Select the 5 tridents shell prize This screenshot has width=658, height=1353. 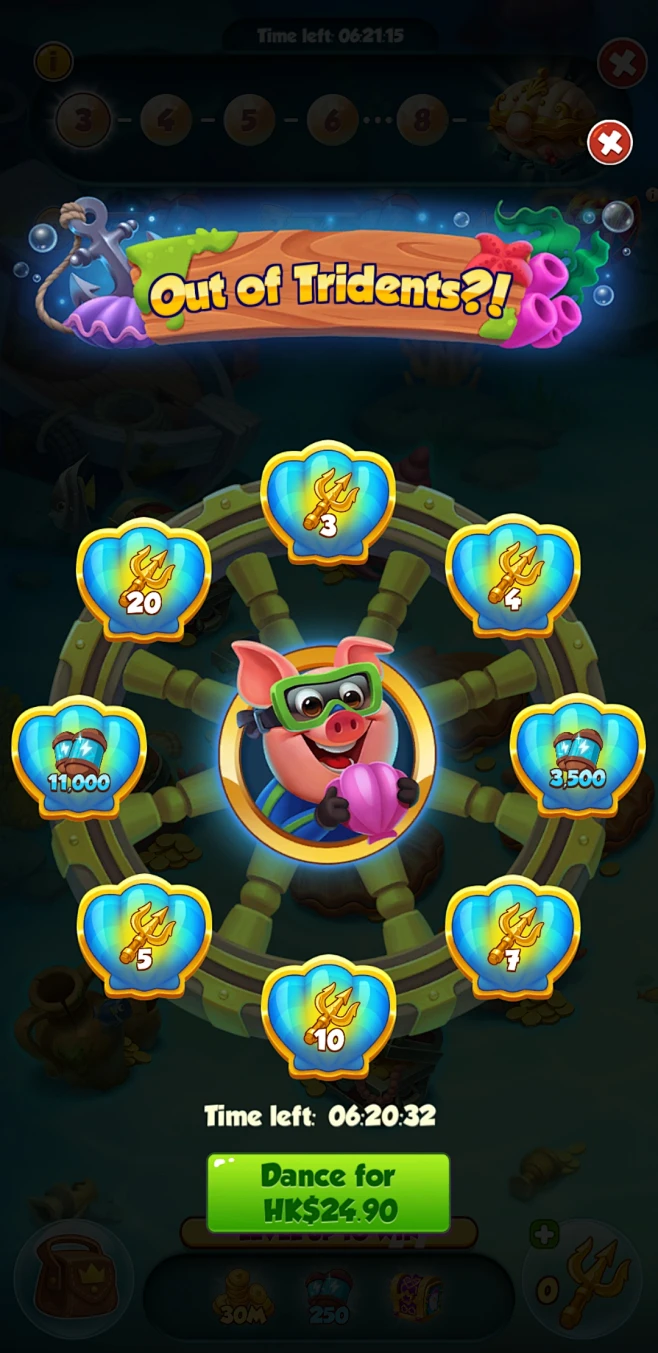[x=144, y=935]
